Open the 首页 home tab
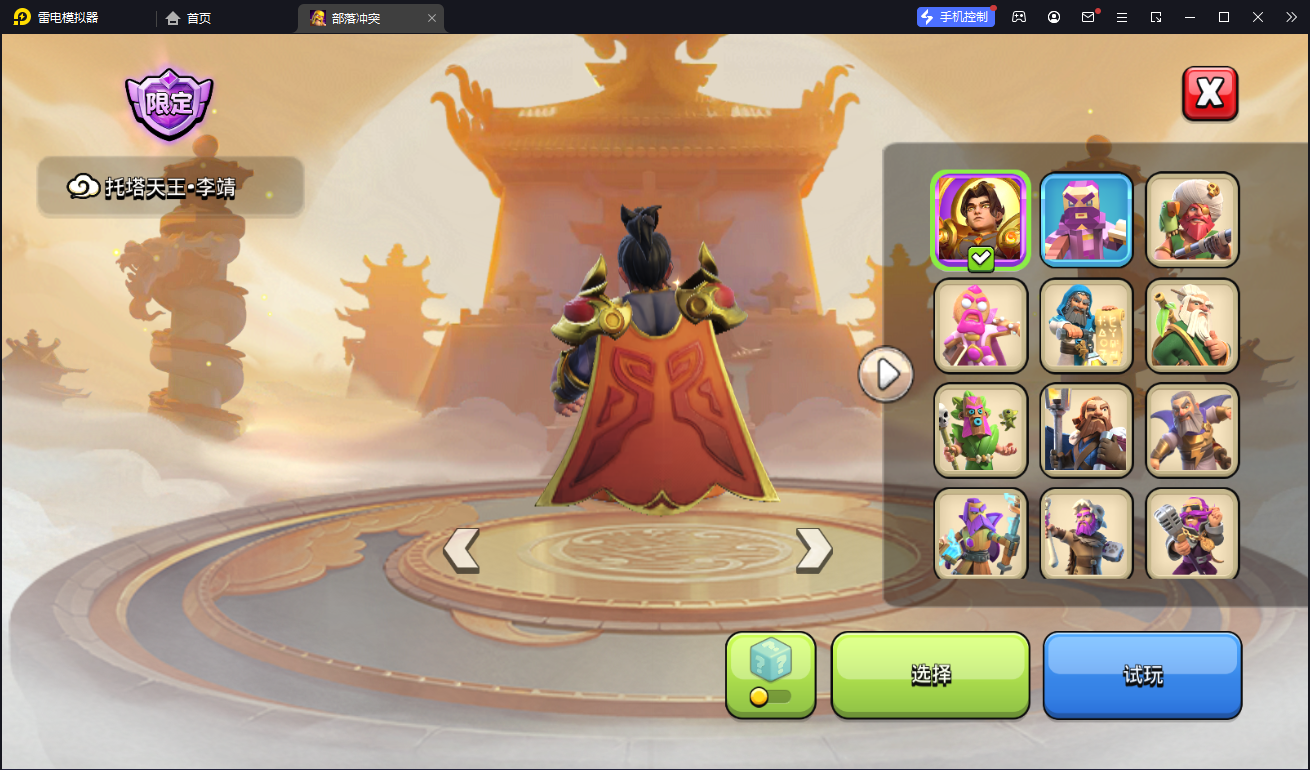1310x770 pixels. pos(189,18)
